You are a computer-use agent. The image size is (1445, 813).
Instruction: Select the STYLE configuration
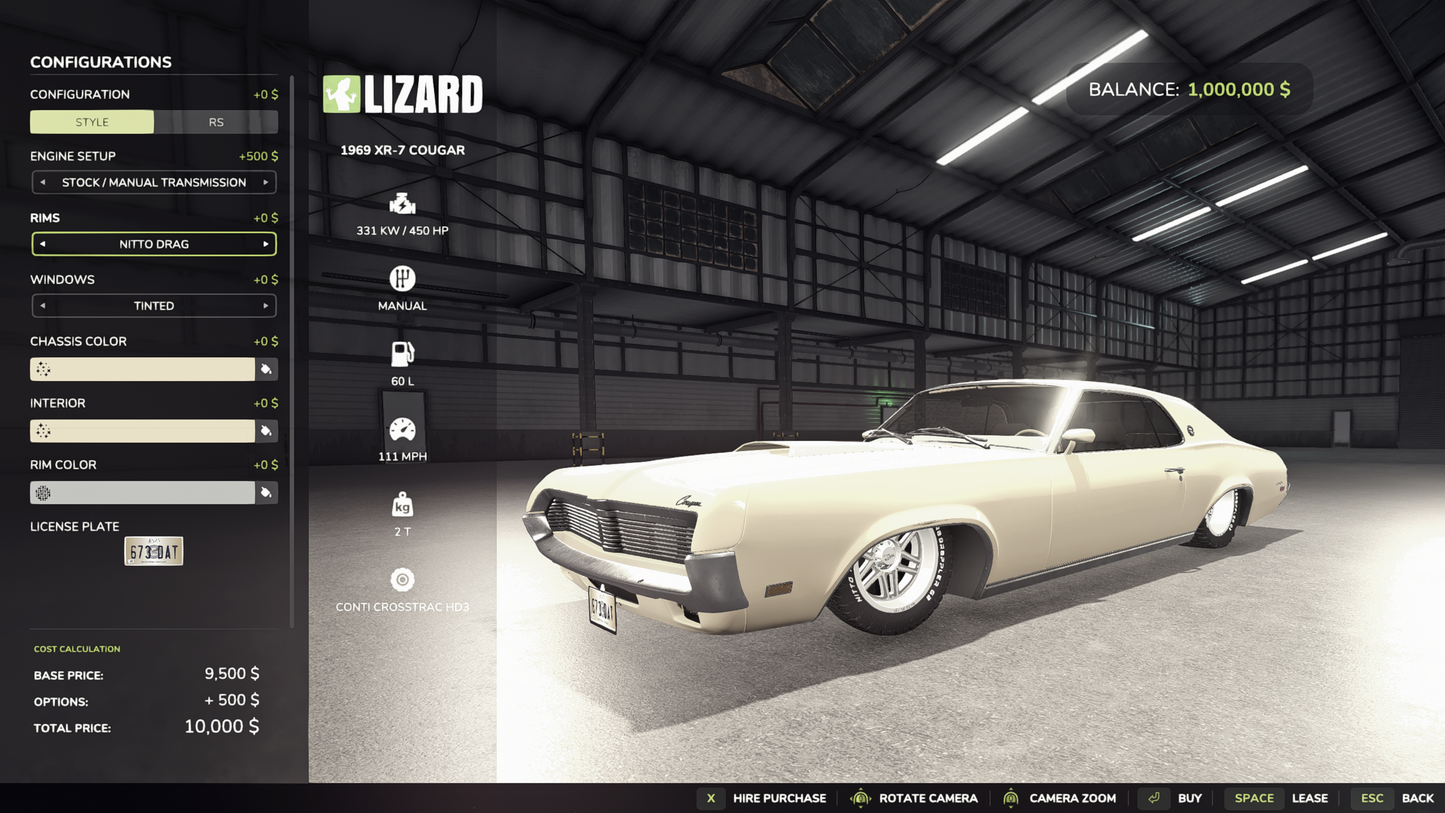pyautogui.click(x=92, y=122)
